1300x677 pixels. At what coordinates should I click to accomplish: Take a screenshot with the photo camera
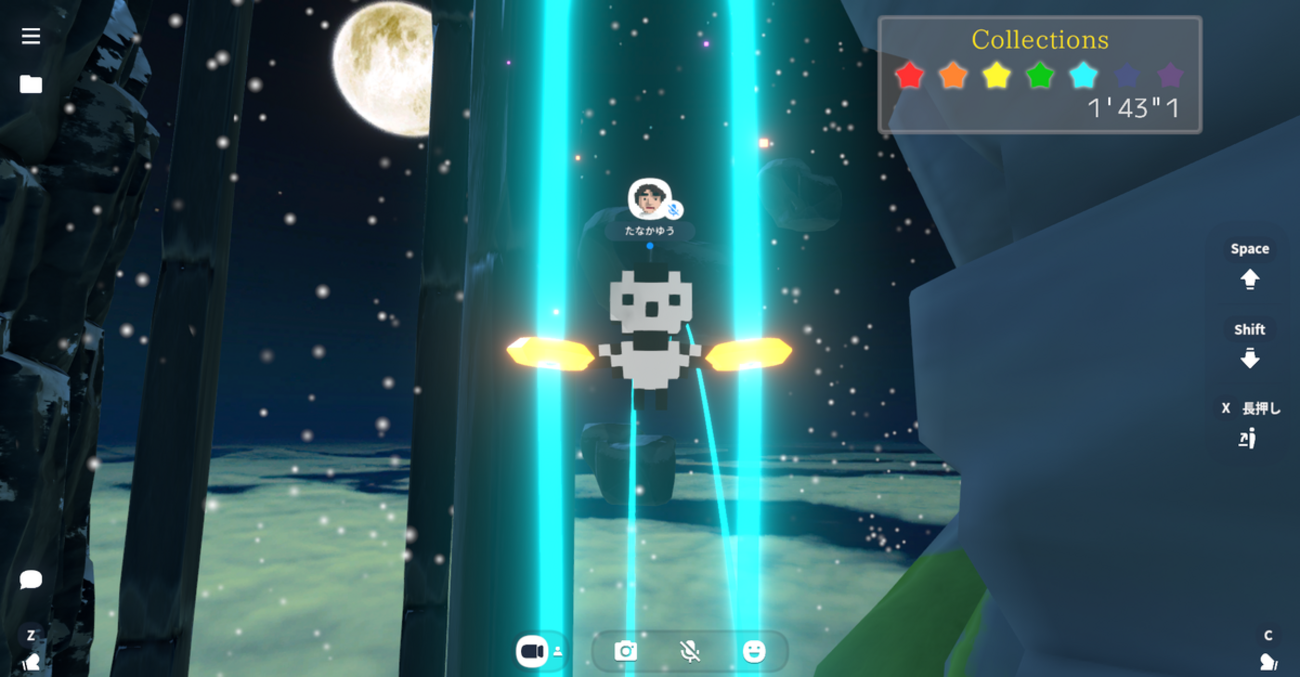[x=626, y=652]
